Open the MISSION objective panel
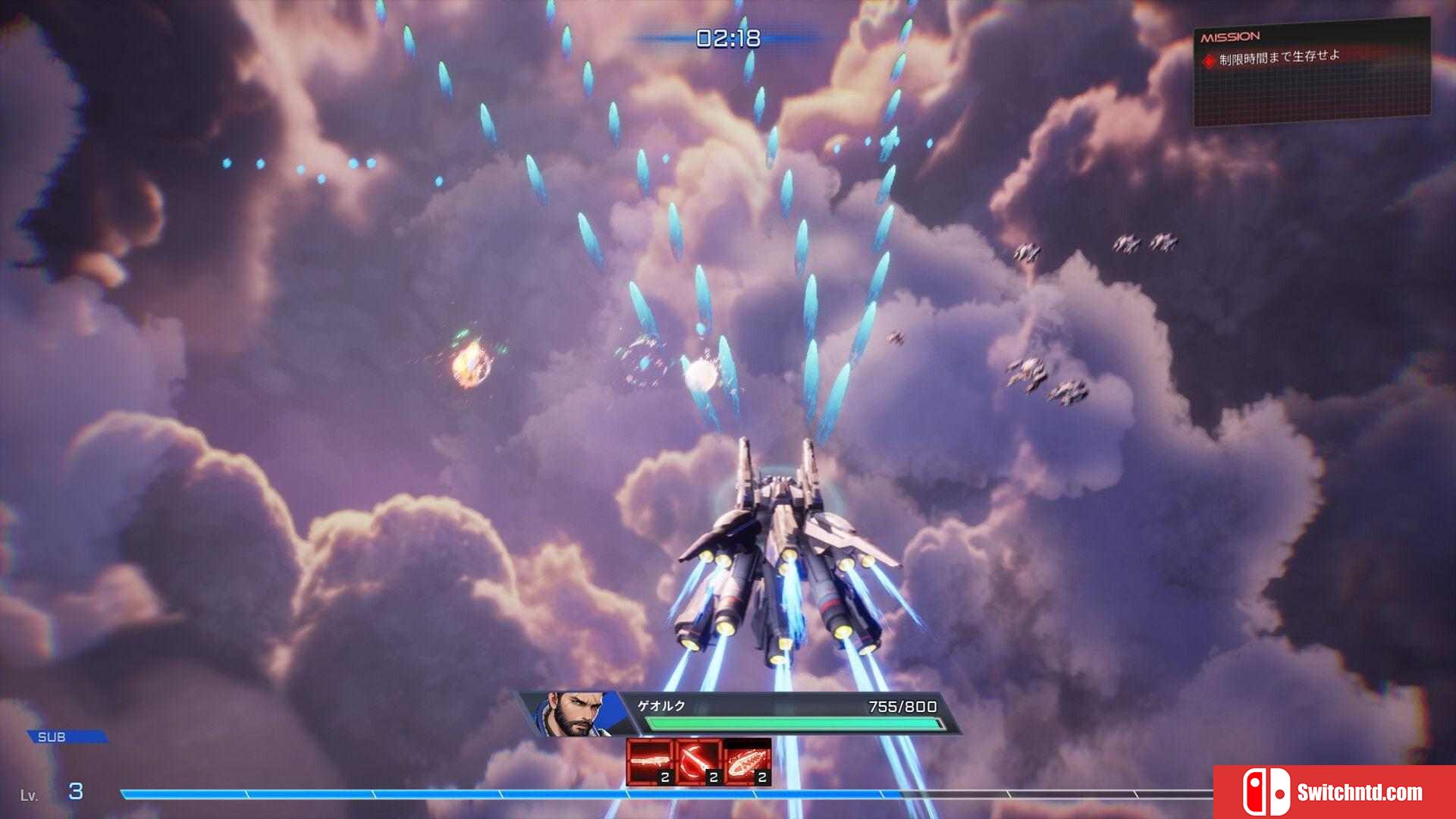Screen dimensions: 1456x819 coord(1312,72)
